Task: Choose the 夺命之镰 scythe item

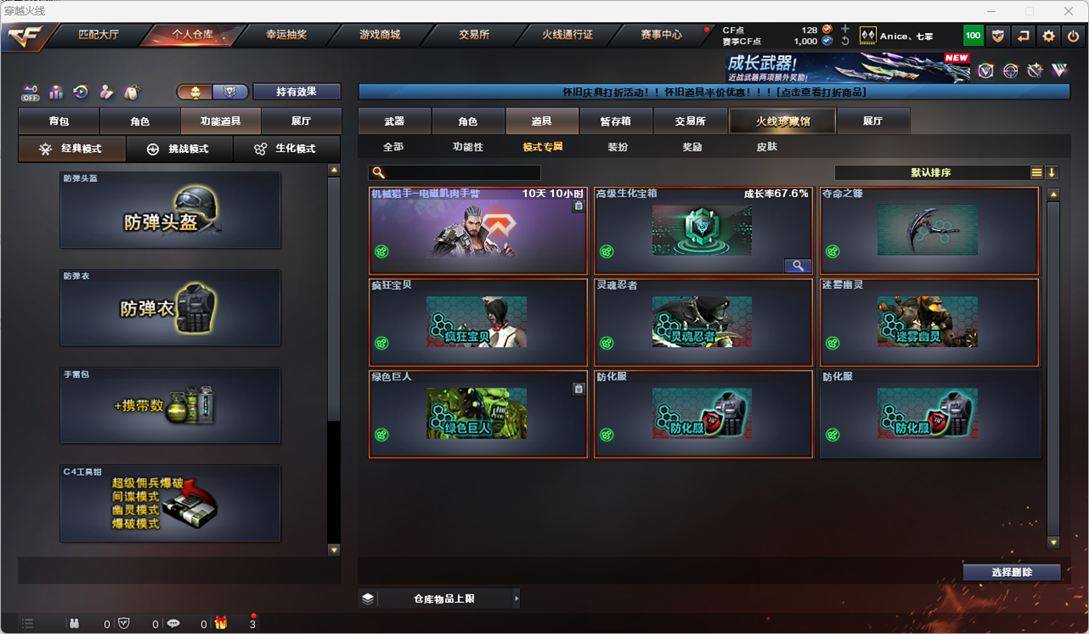Action: pos(928,230)
